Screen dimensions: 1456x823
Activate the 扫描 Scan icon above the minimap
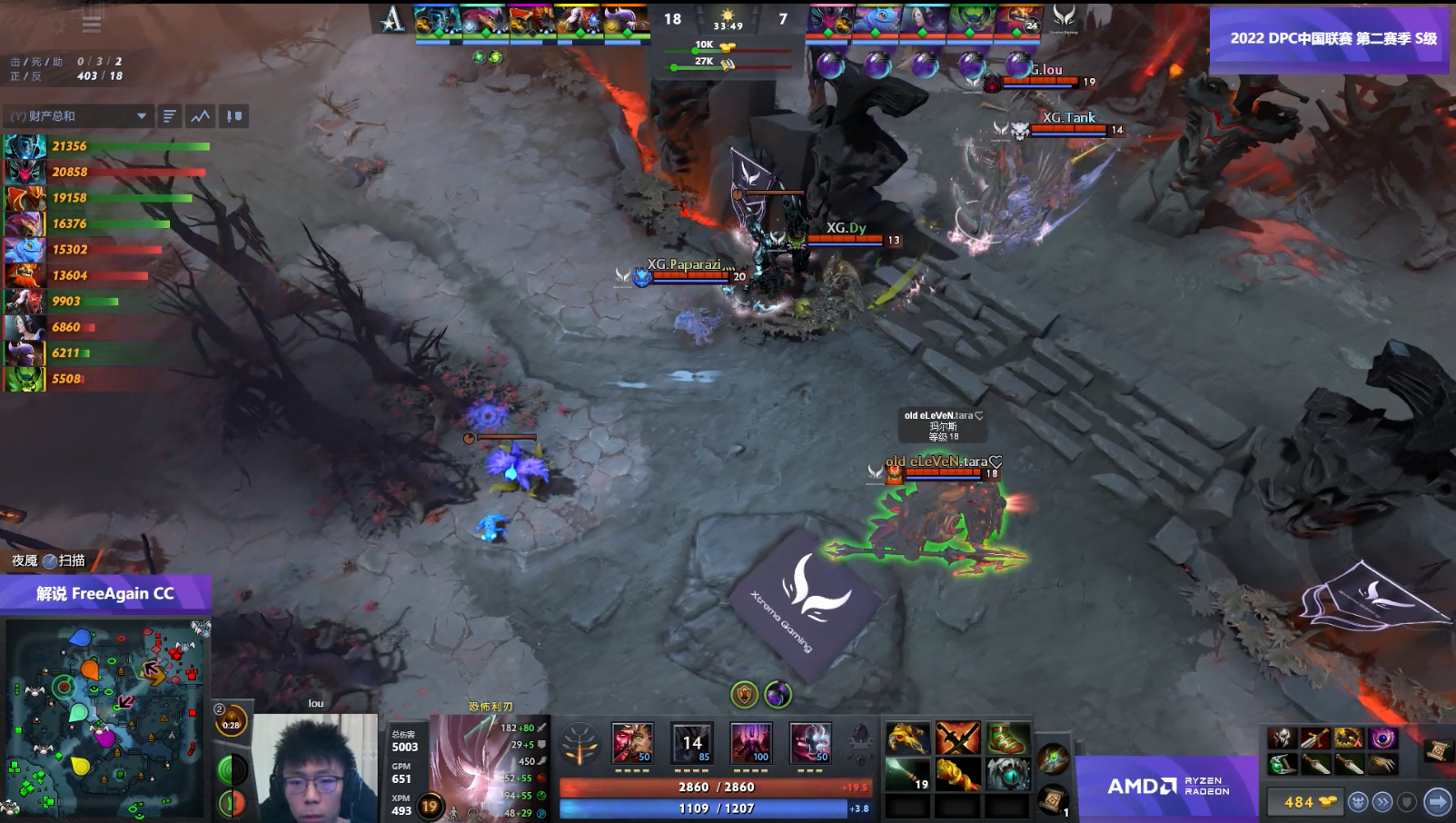(x=50, y=561)
